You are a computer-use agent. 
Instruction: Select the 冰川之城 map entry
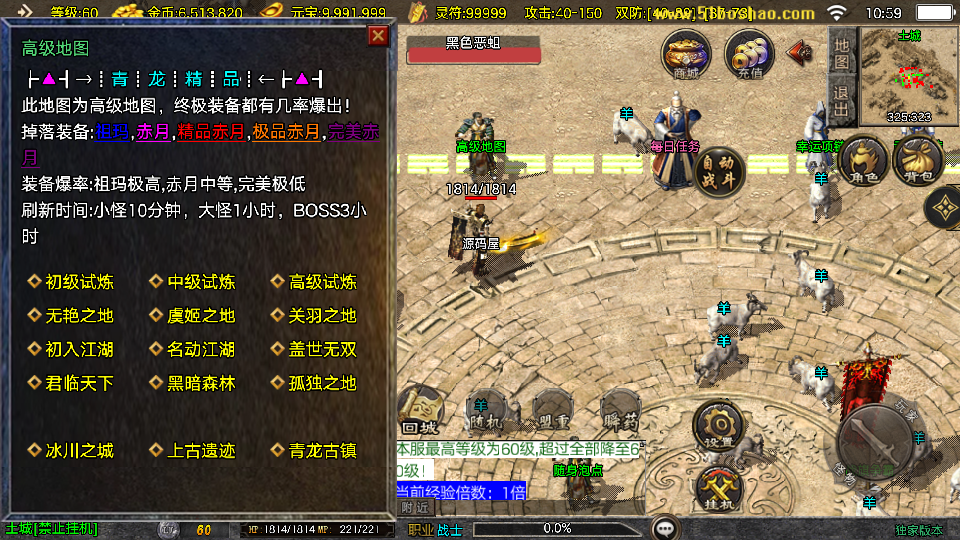(79, 451)
